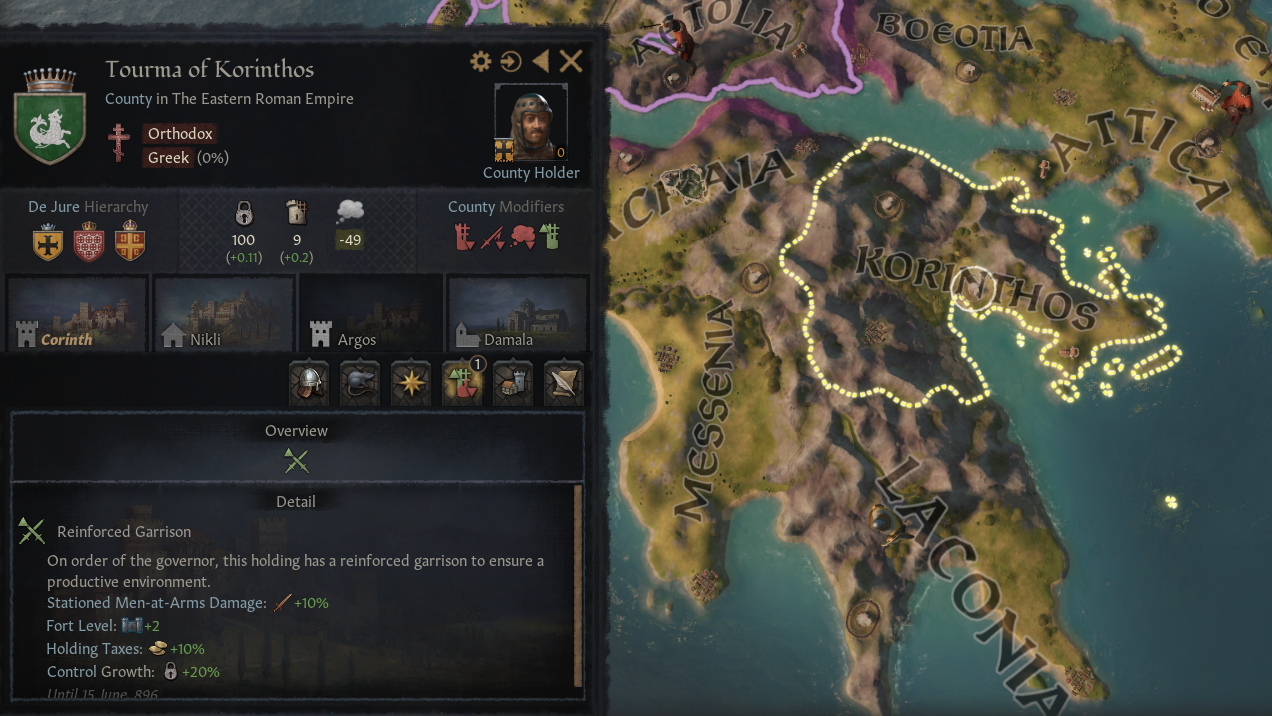
Task: Switch to the buildings tab
Action: (513, 384)
